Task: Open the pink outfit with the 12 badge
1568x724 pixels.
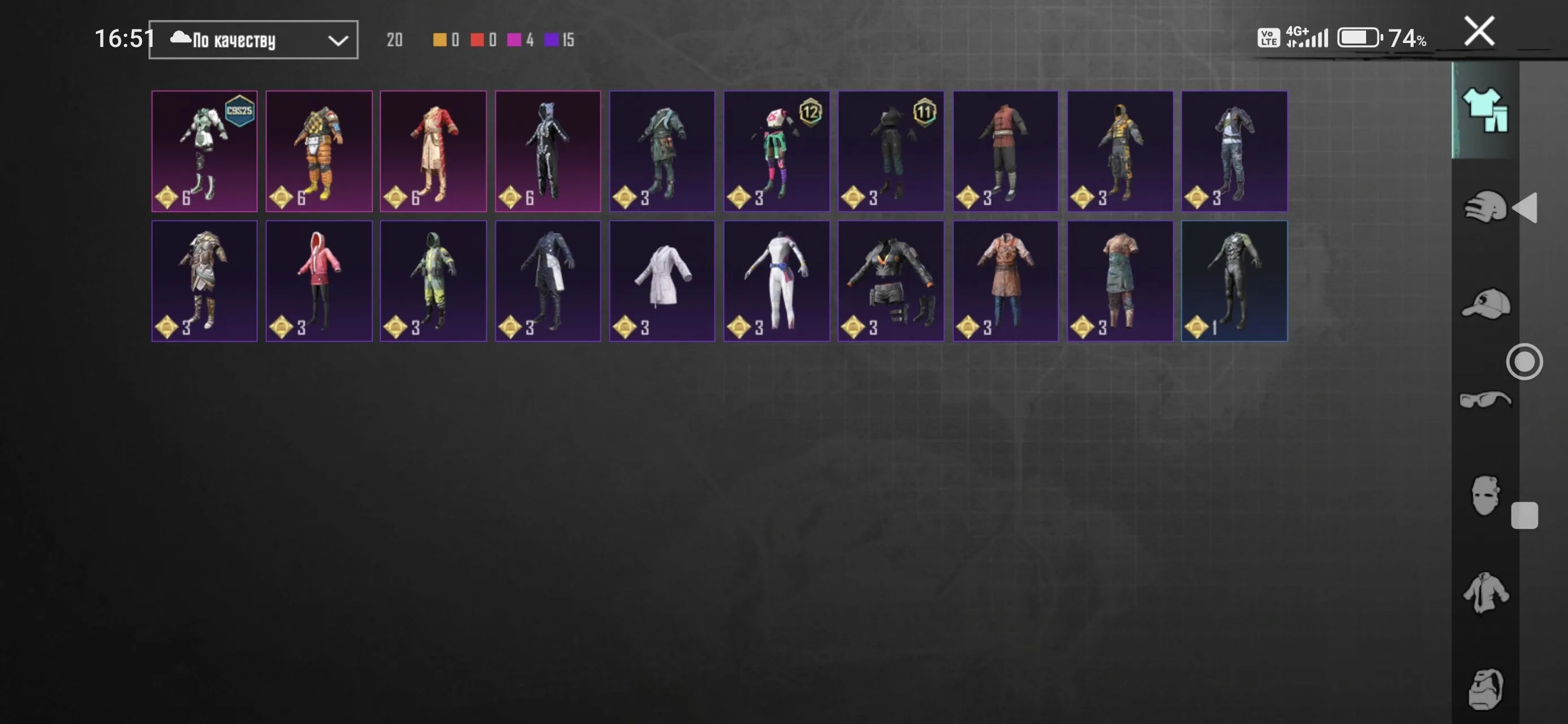Action: click(777, 151)
